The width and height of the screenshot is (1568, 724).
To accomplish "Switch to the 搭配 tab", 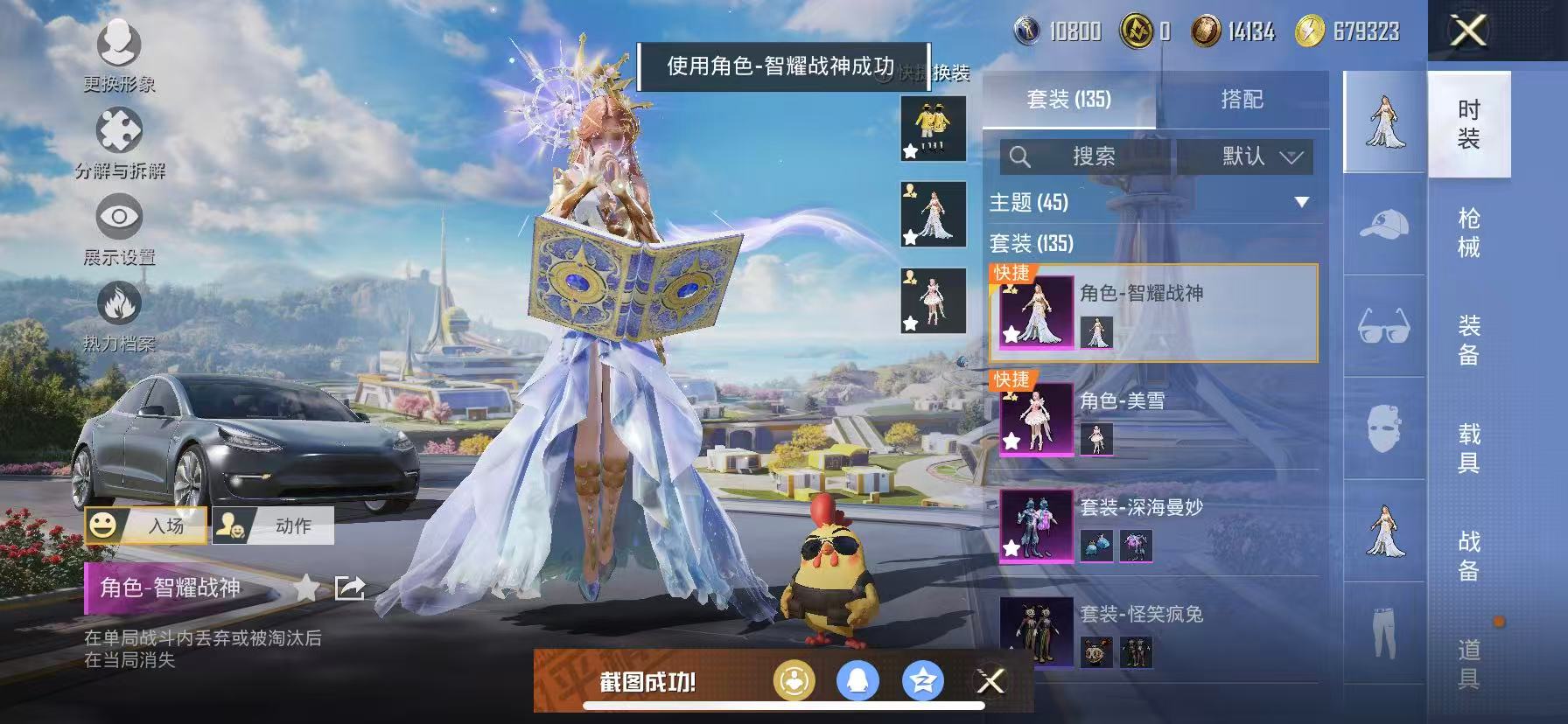I will [1241, 99].
